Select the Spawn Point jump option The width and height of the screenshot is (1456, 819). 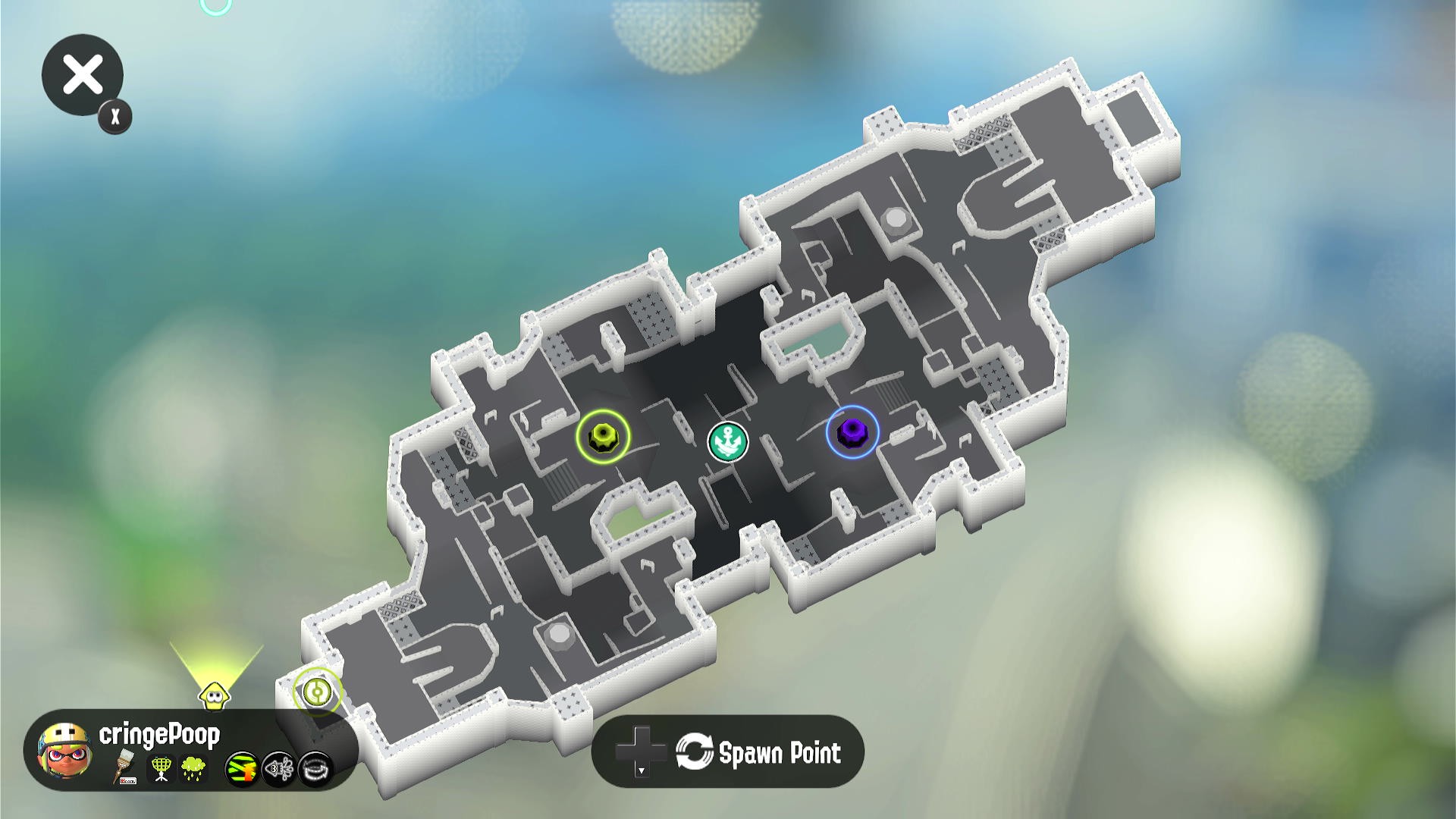(x=728, y=752)
